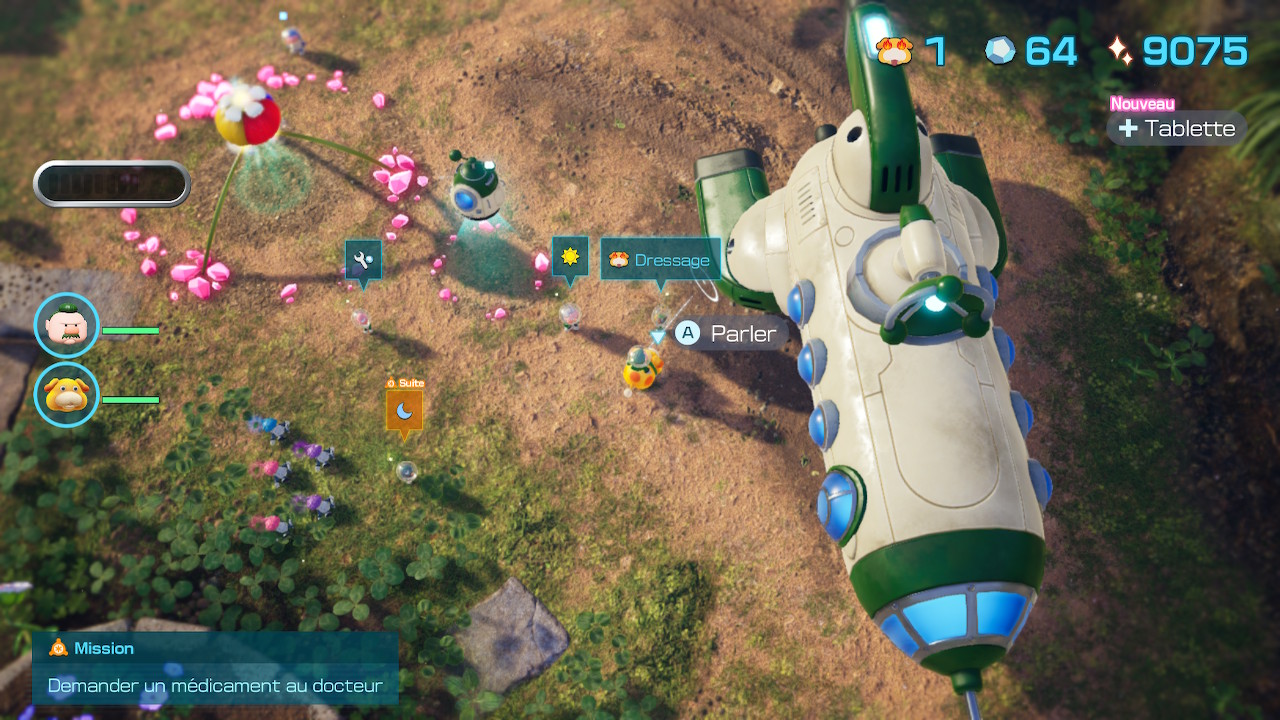Switch to Oatchi the dog's portrait
The image size is (1280, 720).
click(x=66, y=395)
